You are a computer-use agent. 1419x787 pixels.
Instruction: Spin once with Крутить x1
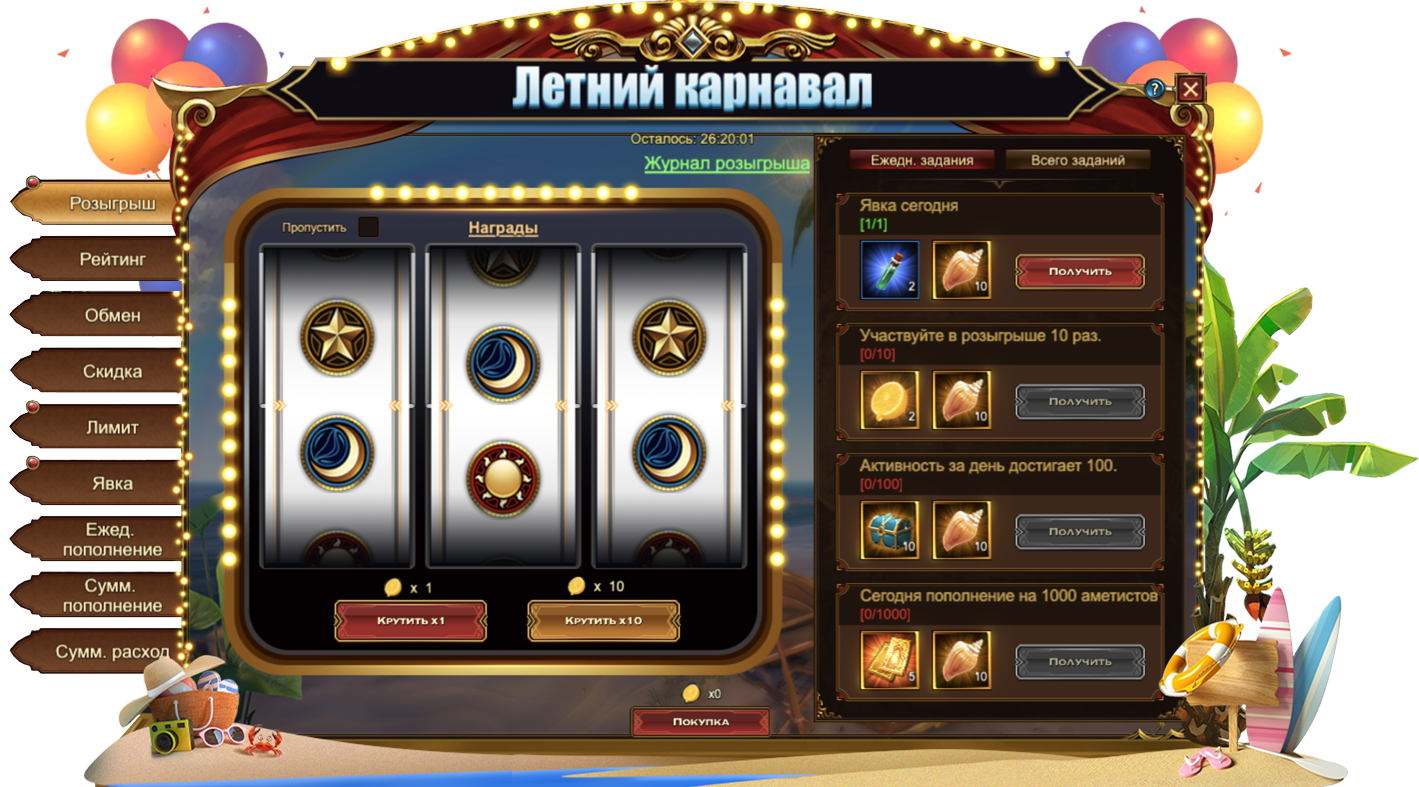coord(410,621)
